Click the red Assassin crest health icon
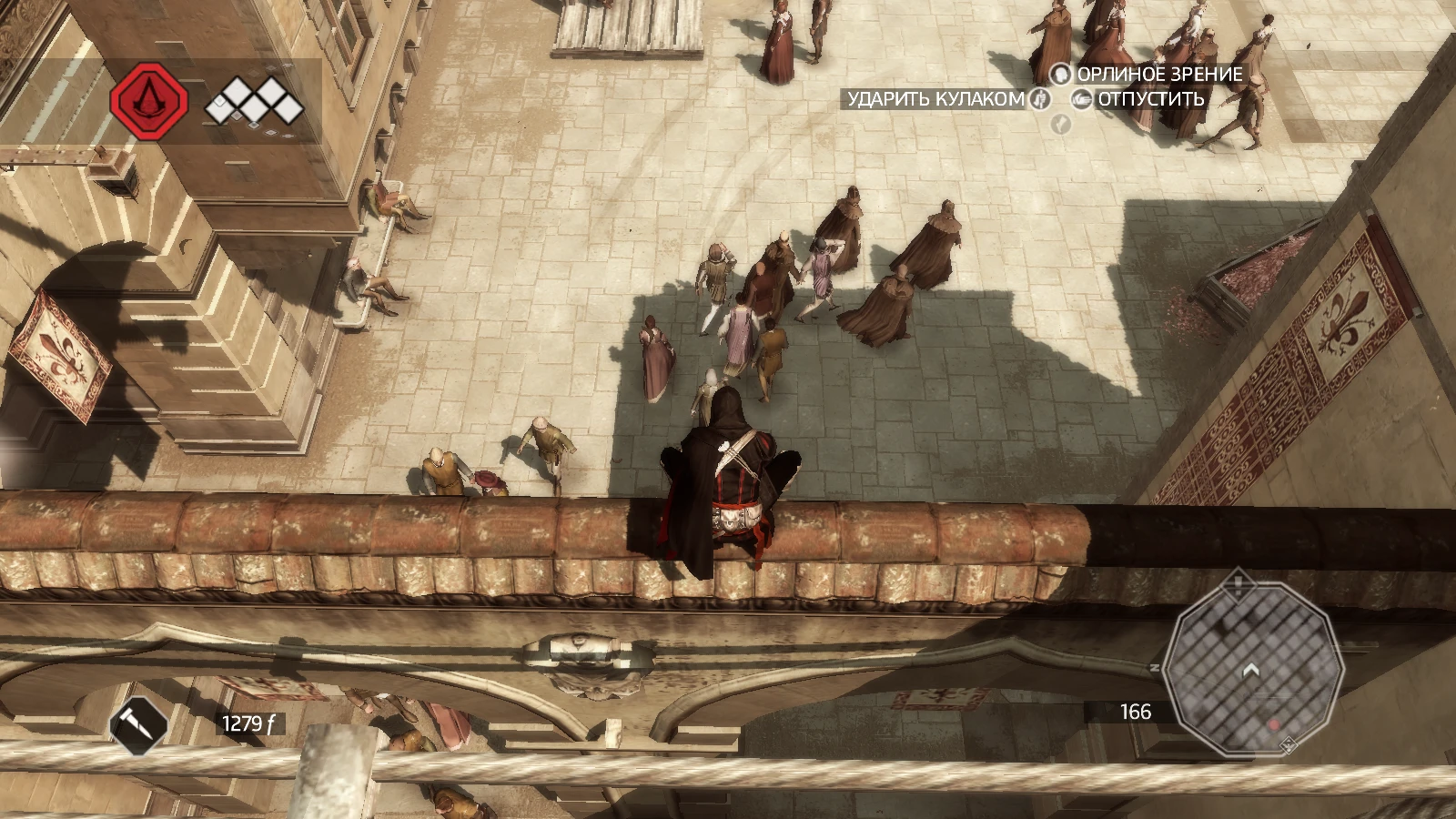 (x=148, y=100)
